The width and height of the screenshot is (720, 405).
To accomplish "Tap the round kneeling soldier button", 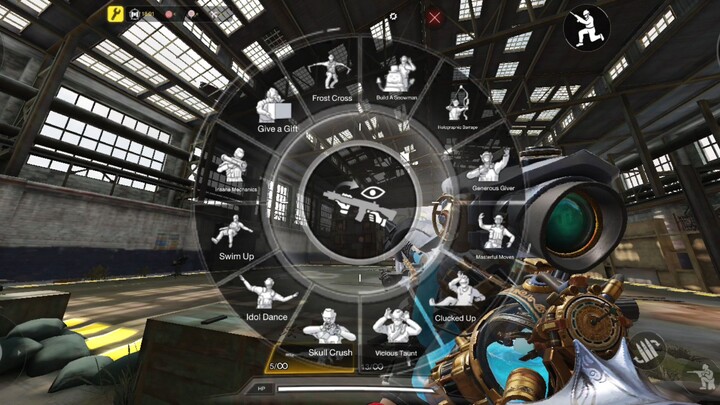I will (586, 29).
